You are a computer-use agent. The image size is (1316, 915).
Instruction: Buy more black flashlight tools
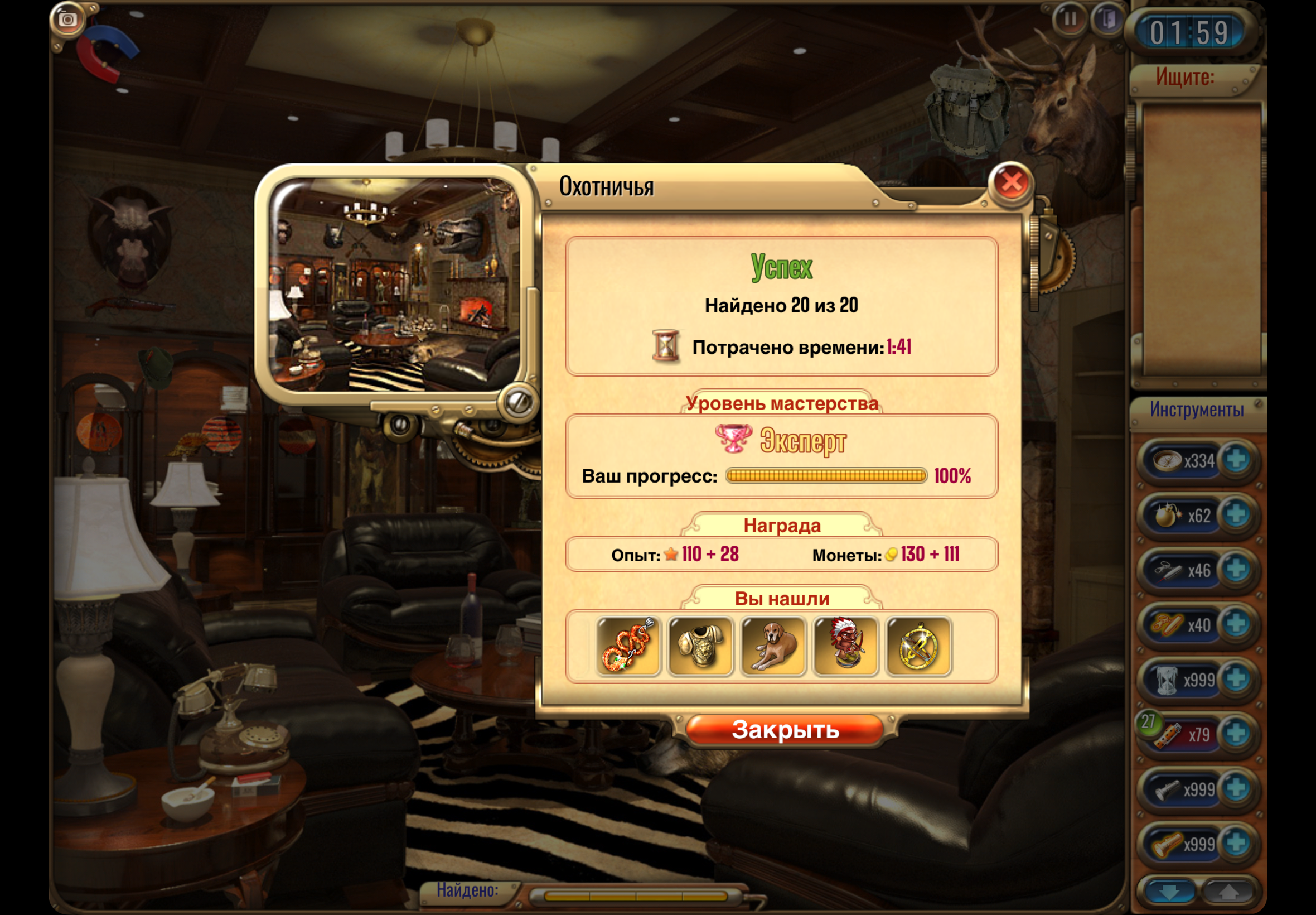[1236, 789]
